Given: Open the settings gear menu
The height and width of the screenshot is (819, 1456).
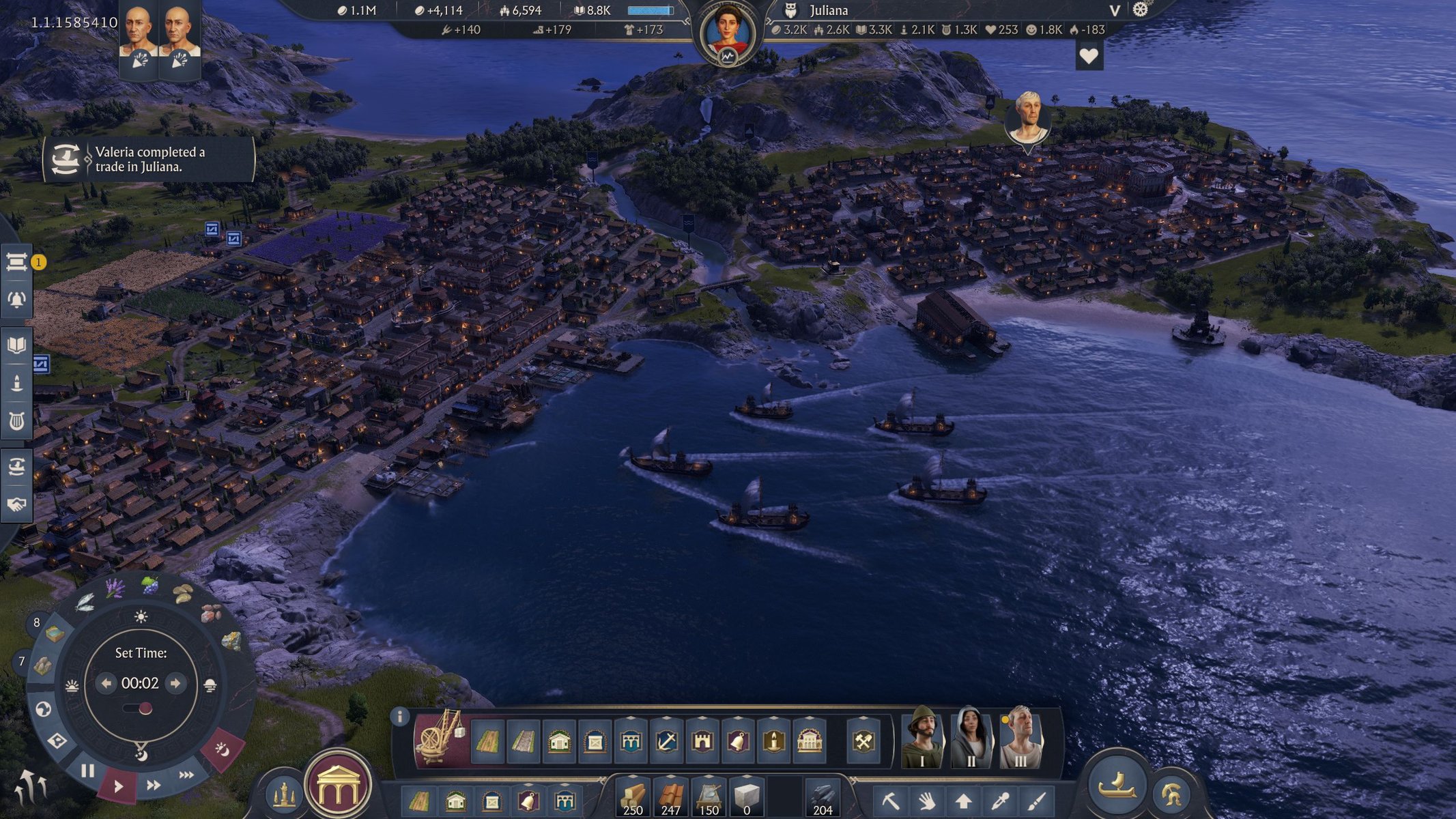Looking at the screenshot, I should [x=1141, y=10].
